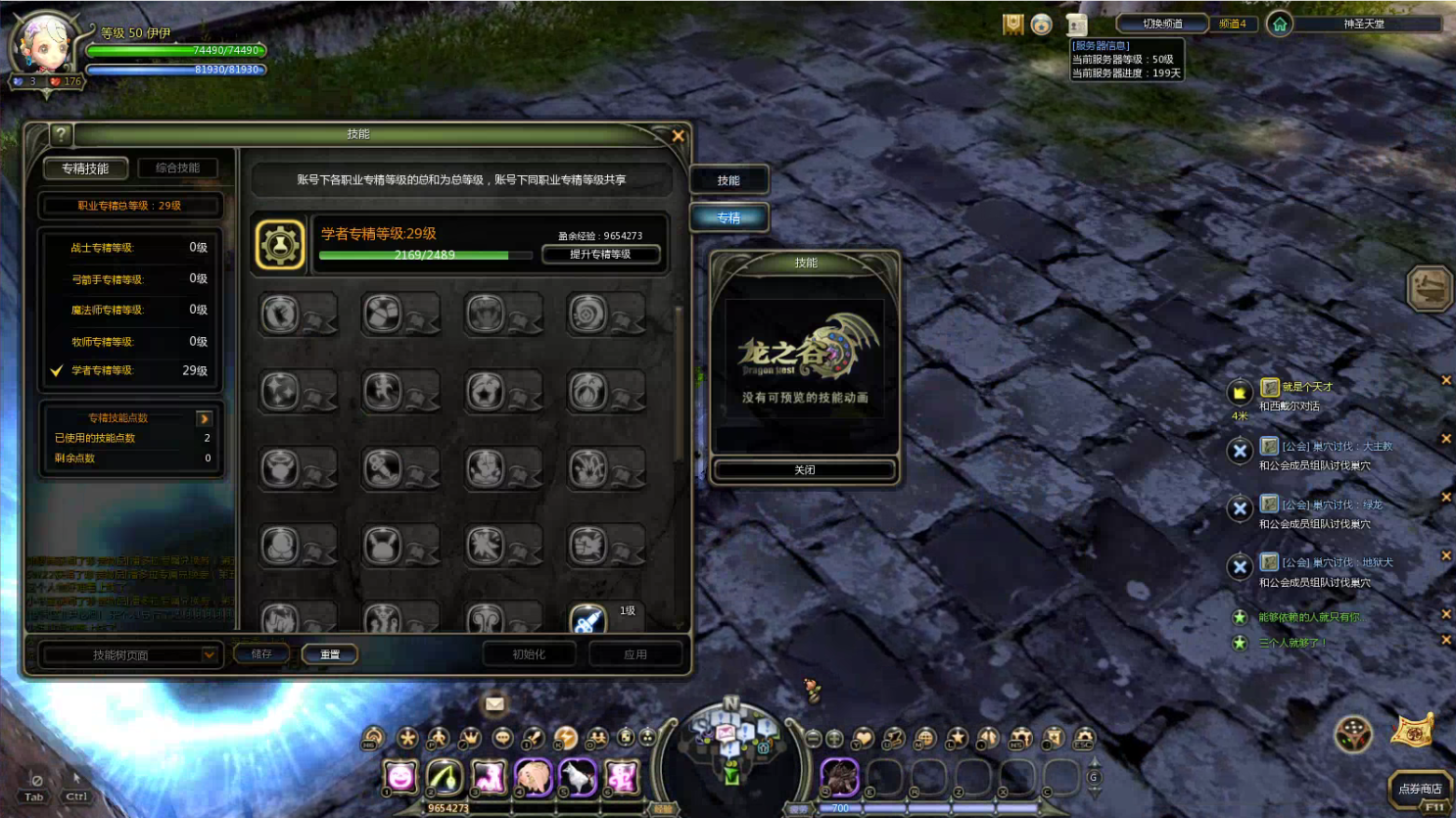This screenshot has width=1456, height=818.
Task: Click the 初始化 button
Action: pyautogui.click(x=529, y=654)
